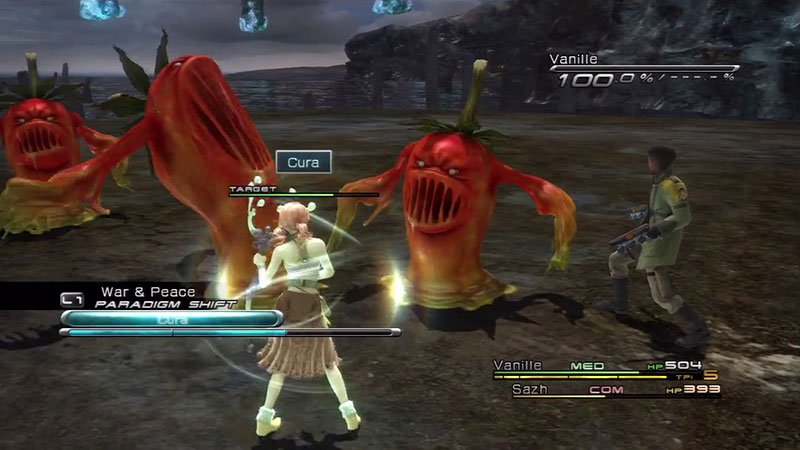Image resolution: width=800 pixels, height=450 pixels.
Task: Click the floating Cura ability label
Action: click(303, 162)
